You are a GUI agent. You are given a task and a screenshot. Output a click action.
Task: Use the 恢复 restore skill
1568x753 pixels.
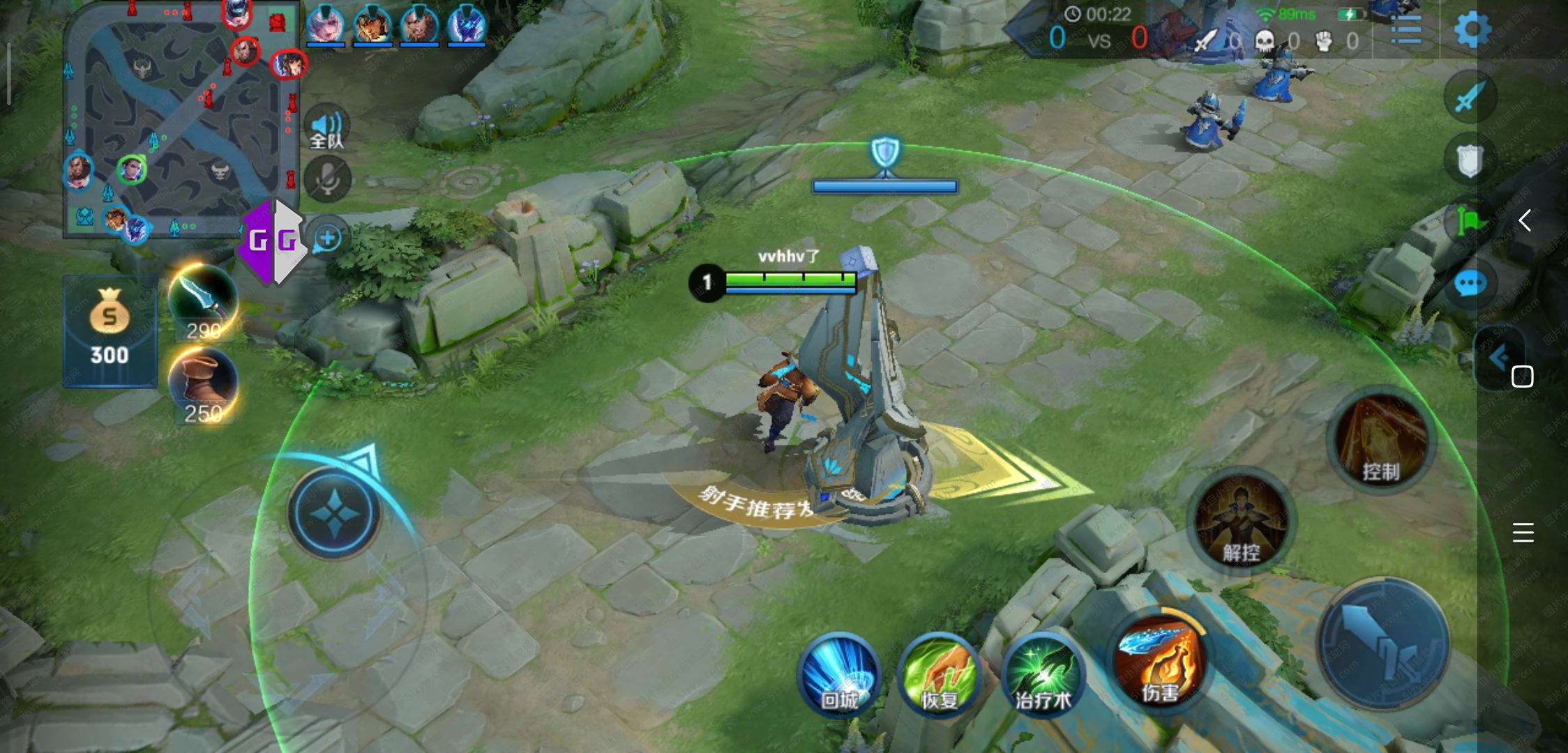click(x=940, y=675)
